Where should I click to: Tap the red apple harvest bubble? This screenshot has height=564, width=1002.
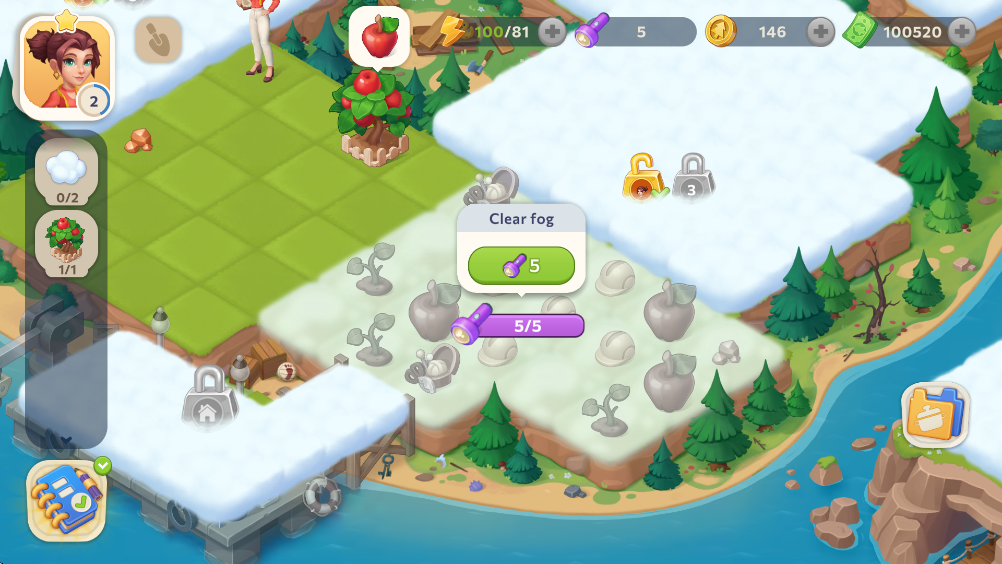coord(379,37)
